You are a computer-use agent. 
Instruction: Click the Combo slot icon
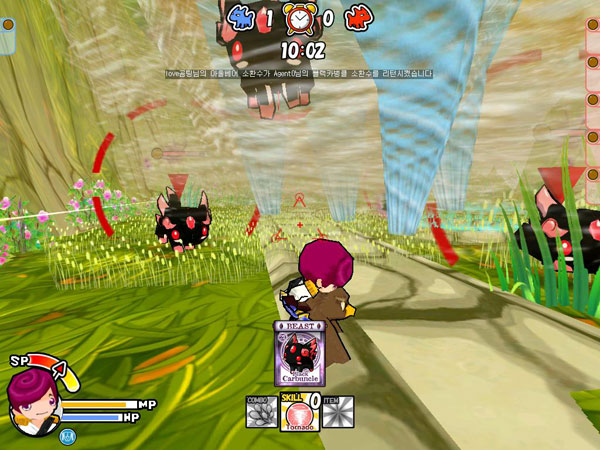(x=261, y=413)
